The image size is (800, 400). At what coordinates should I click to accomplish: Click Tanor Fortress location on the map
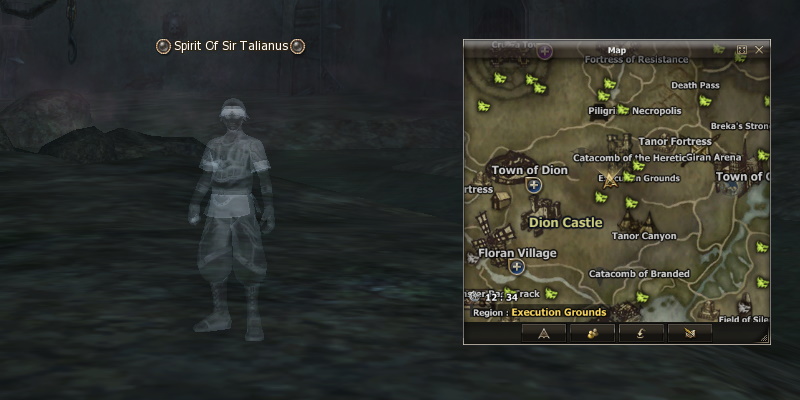675,141
